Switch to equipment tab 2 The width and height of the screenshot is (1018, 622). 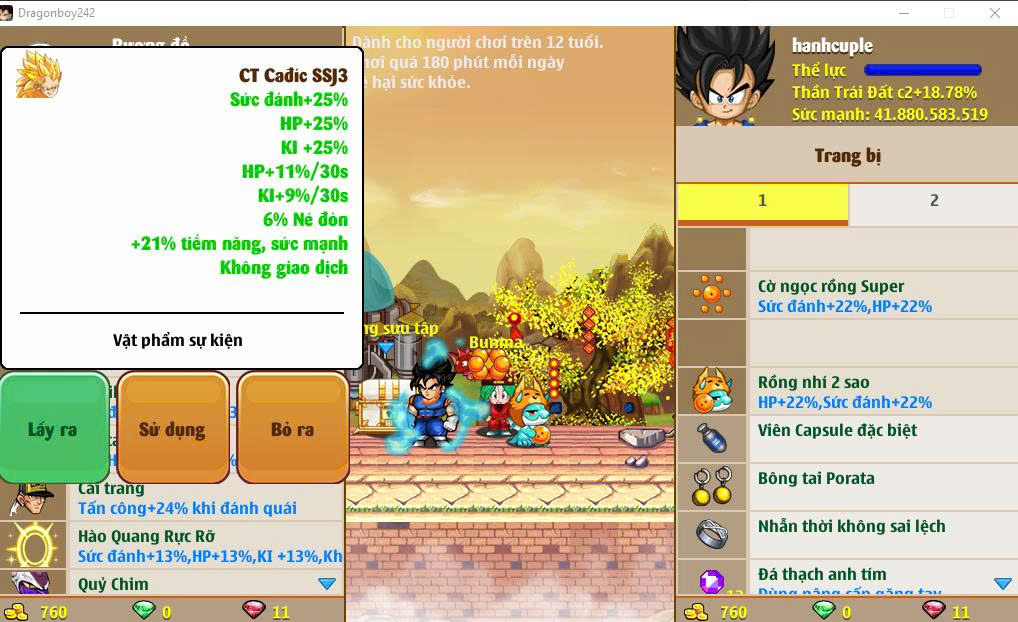click(933, 201)
